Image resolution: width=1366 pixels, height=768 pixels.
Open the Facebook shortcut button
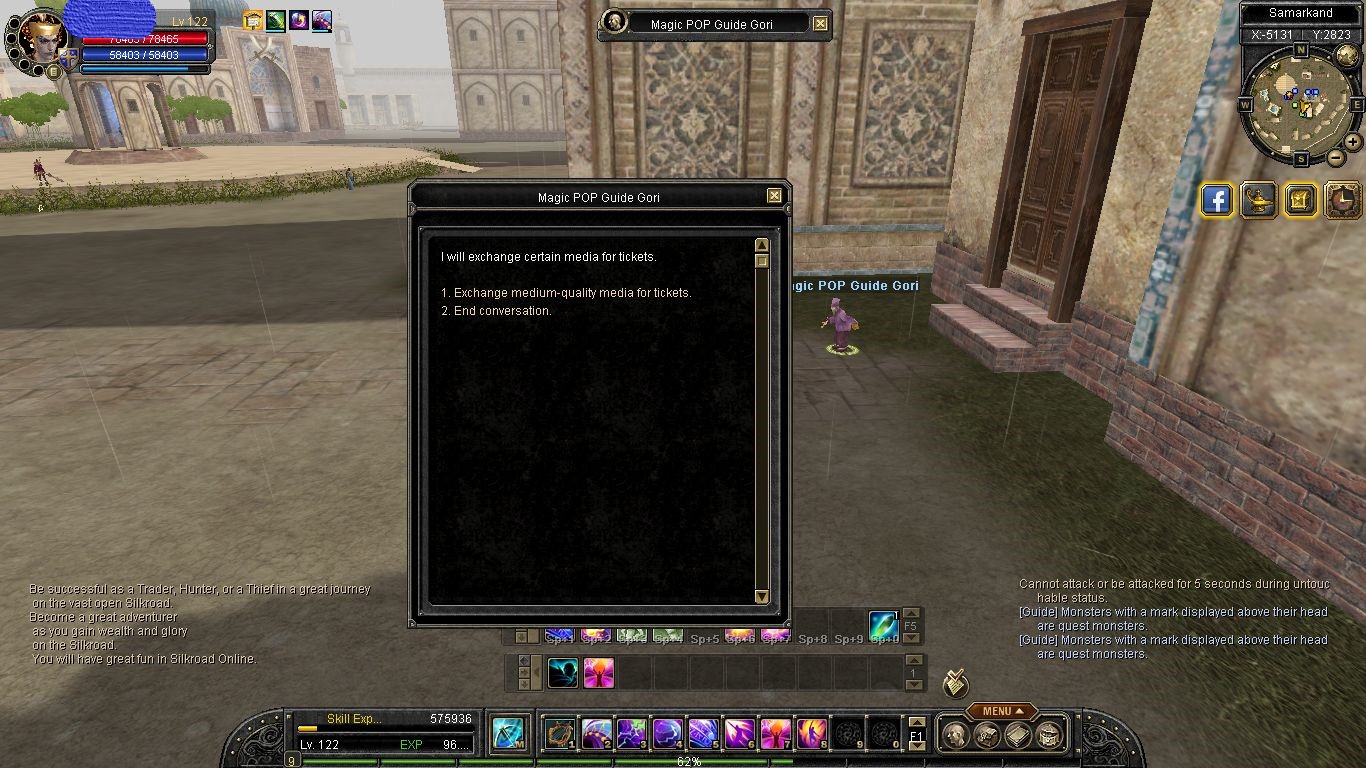1216,200
